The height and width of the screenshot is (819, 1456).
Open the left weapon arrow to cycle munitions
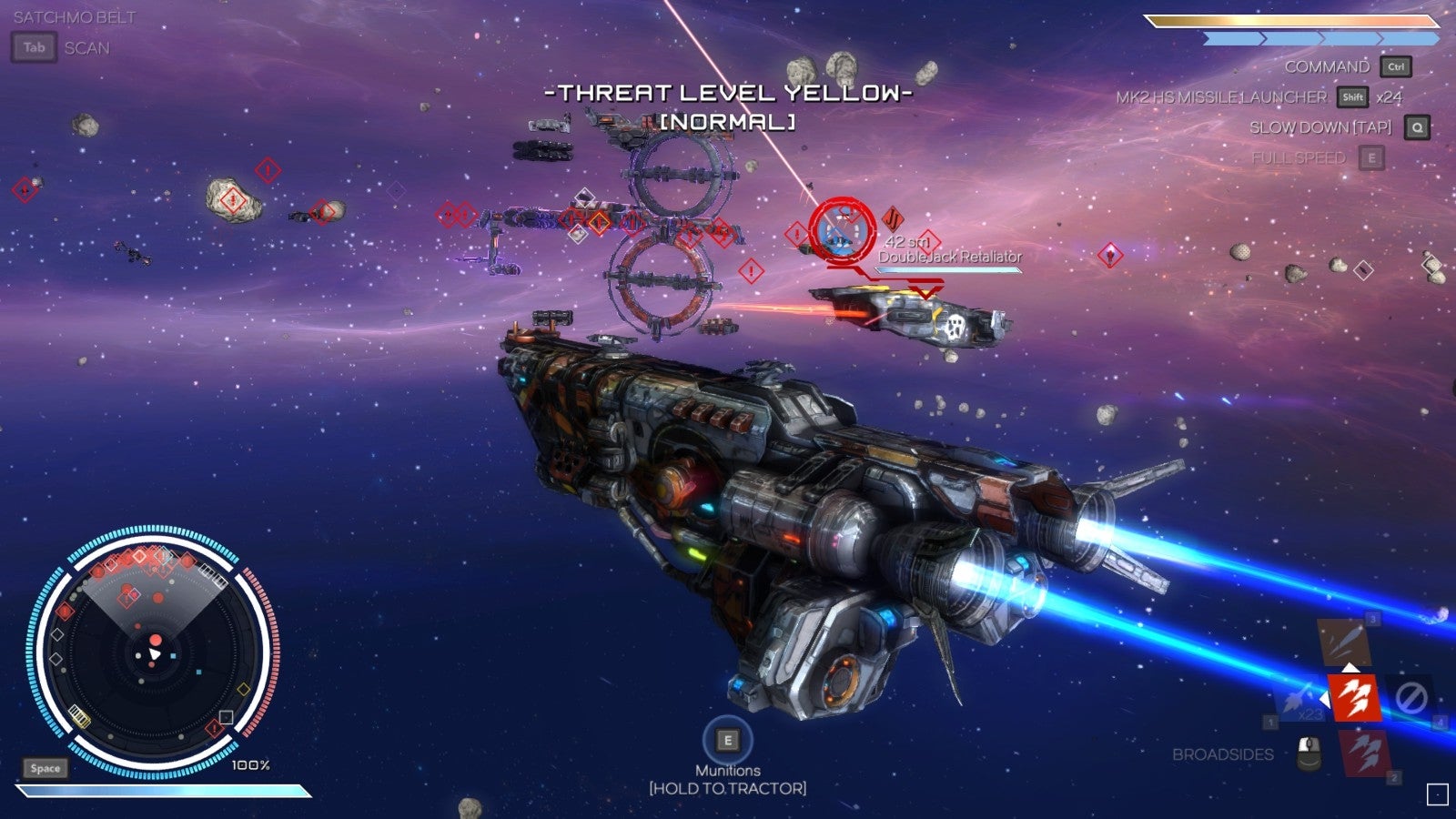[x=1326, y=700]
